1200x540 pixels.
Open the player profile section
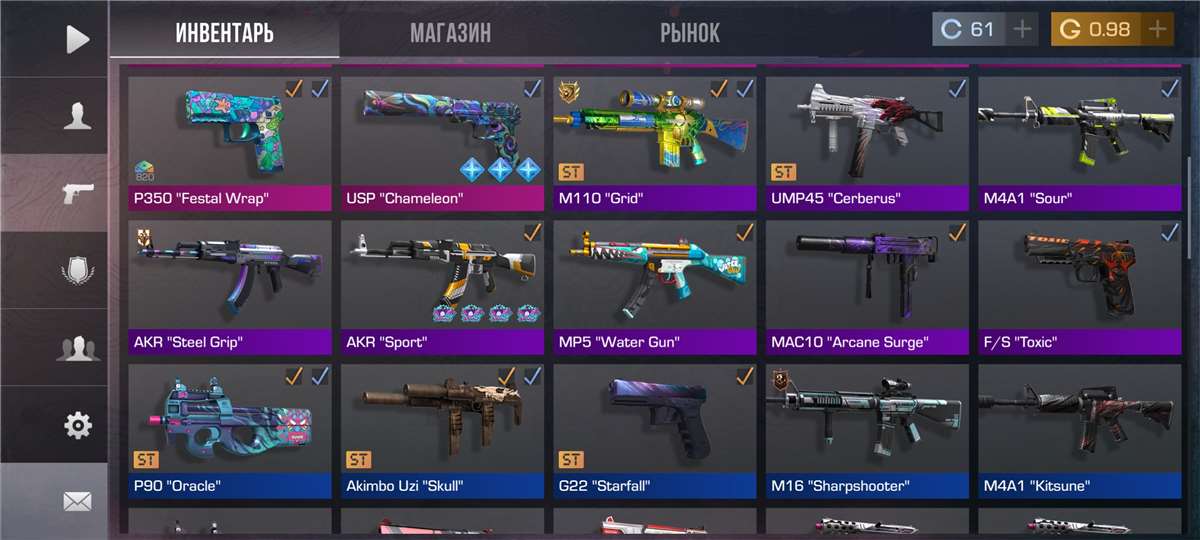(77, 116)
